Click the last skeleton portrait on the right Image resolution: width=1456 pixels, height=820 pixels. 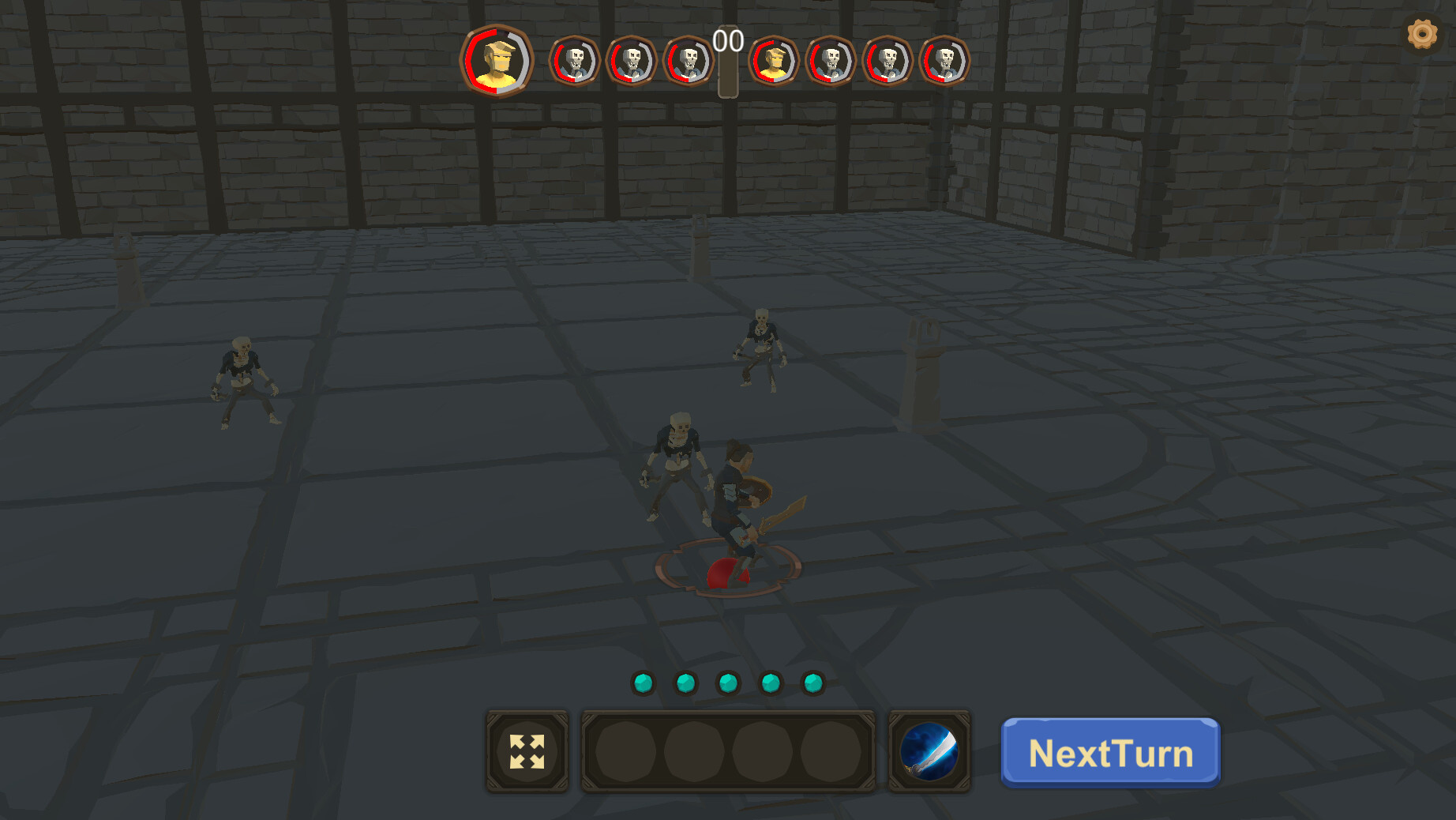tap(944, 62)
